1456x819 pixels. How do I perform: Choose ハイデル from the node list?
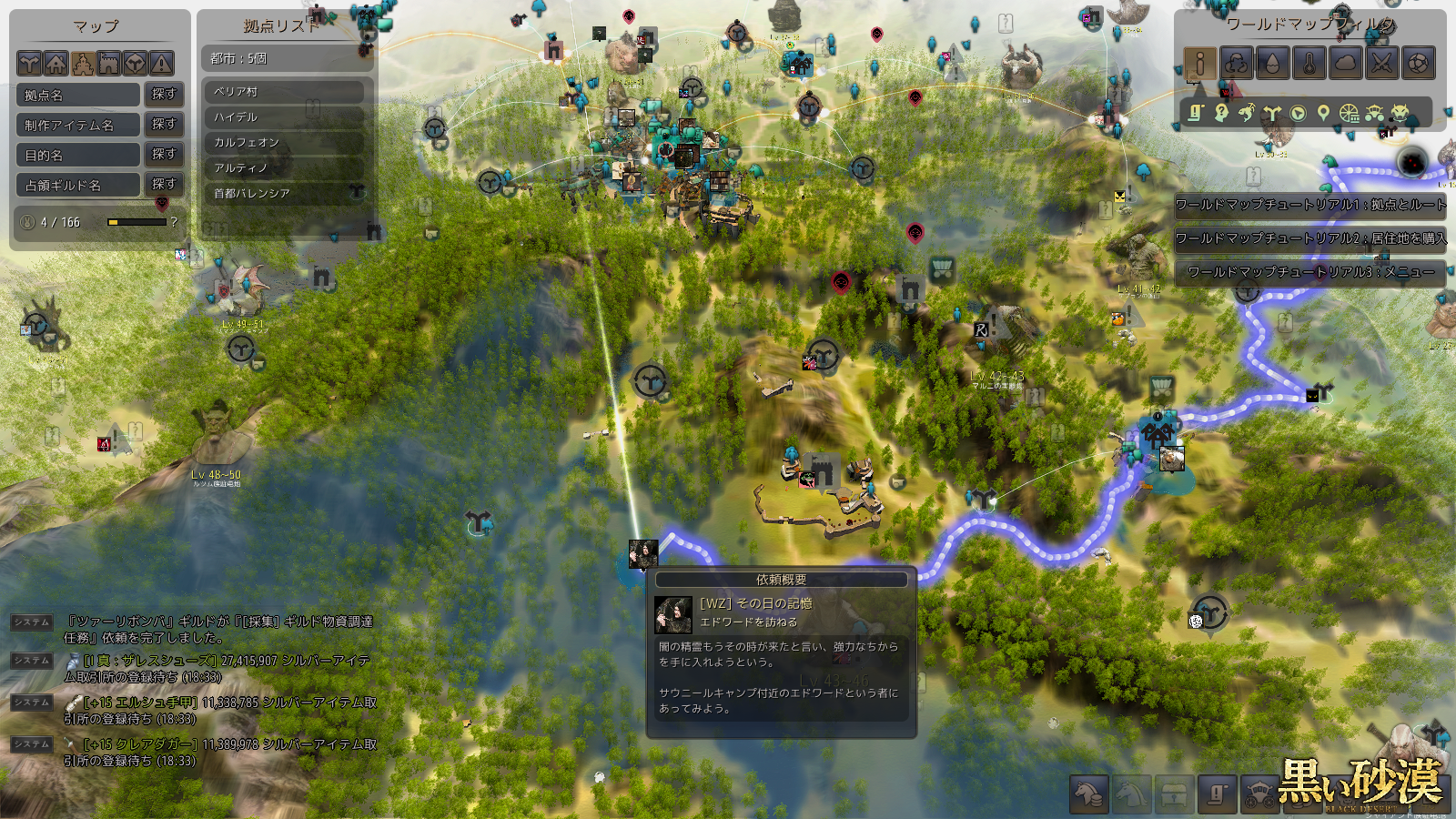tap(282, 117)
